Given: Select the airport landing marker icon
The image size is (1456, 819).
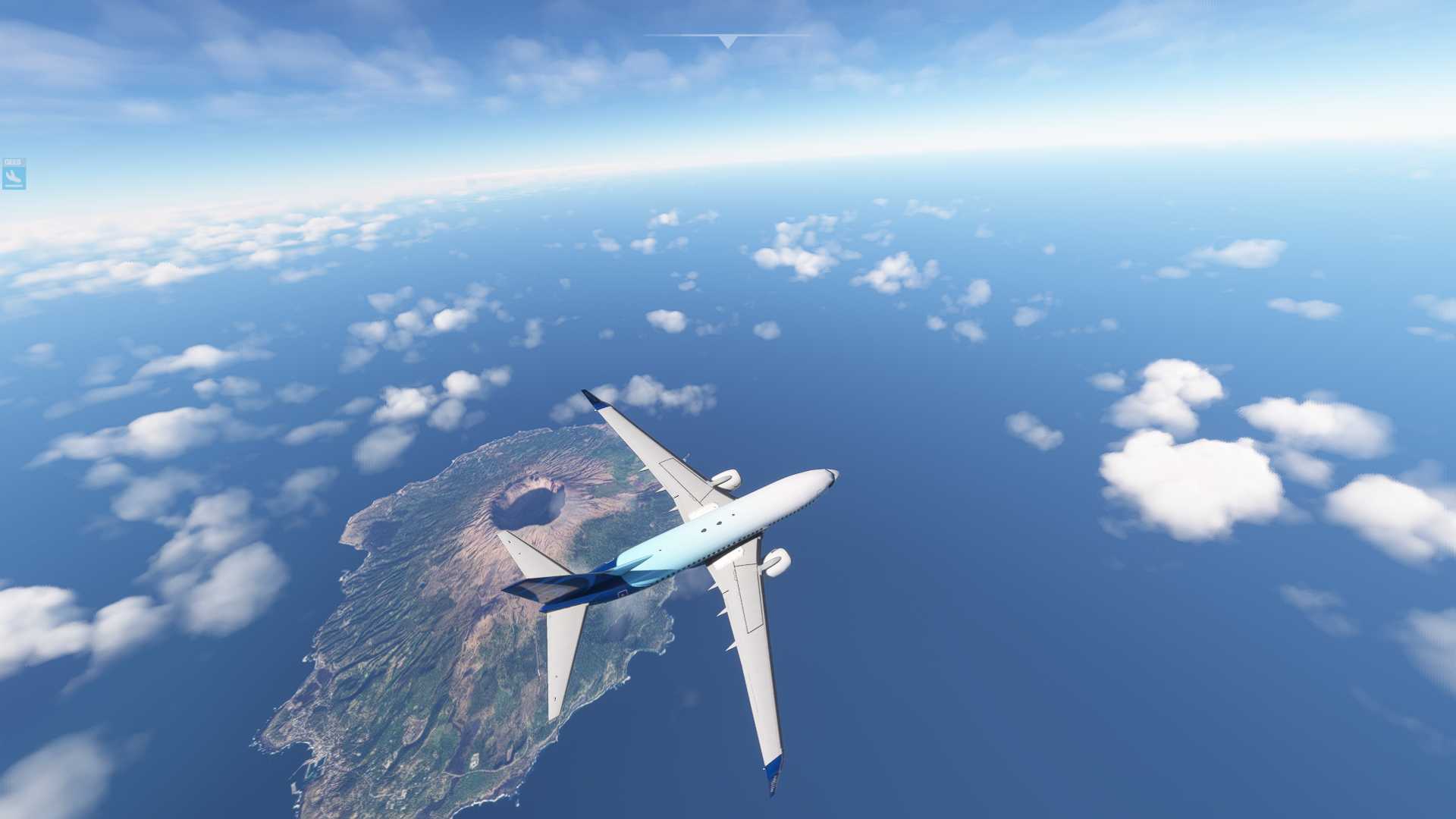Looking at the screenshot, I should click(x=14, y=177).
